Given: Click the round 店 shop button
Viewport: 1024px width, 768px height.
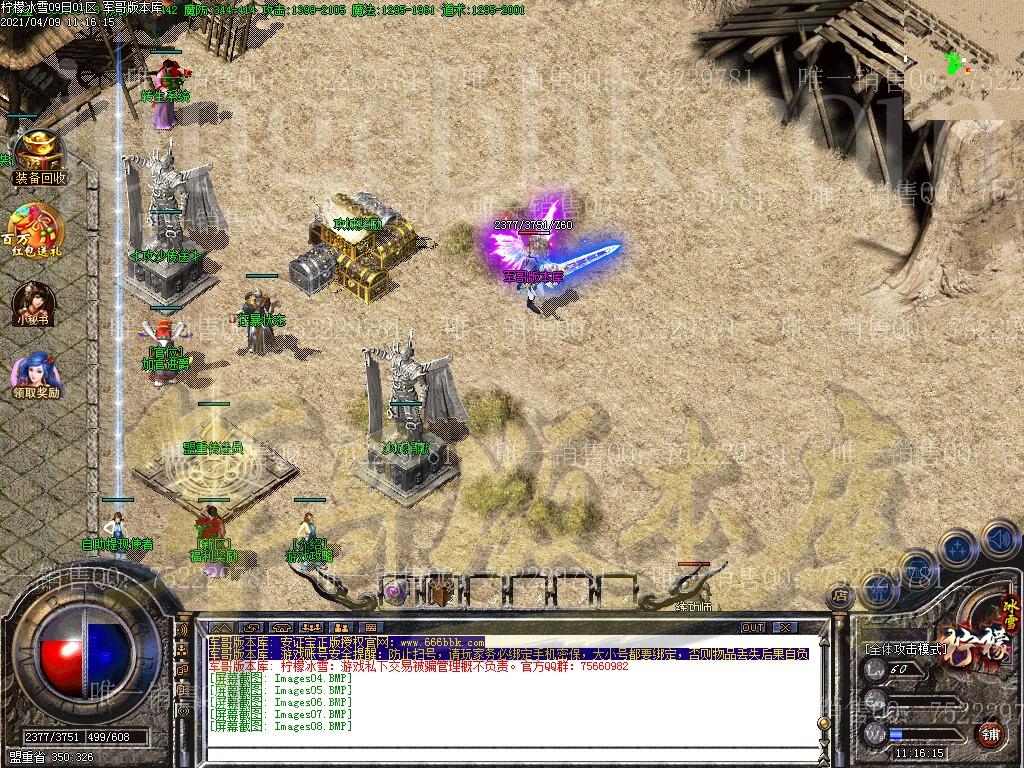Looking at the screenshot, I should point(840,597).
